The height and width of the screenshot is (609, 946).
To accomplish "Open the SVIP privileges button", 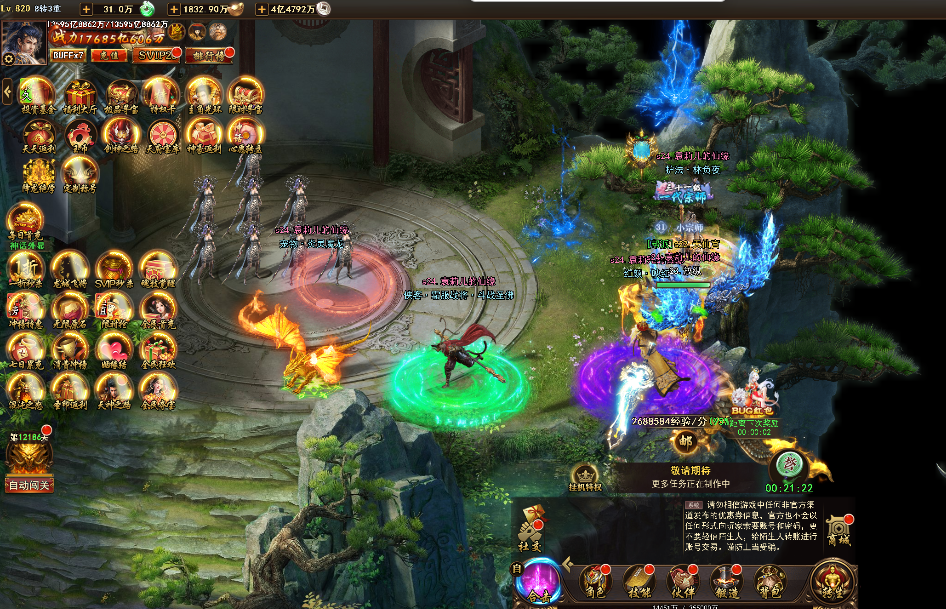I will (156, 55).
